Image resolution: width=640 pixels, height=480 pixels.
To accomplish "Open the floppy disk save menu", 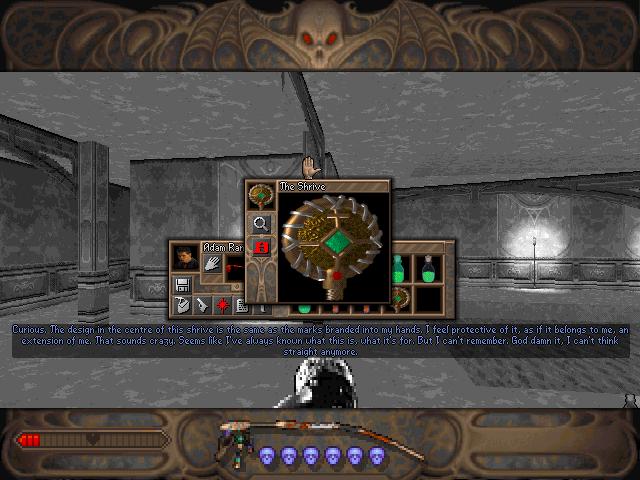I will [x=183, y=284].
